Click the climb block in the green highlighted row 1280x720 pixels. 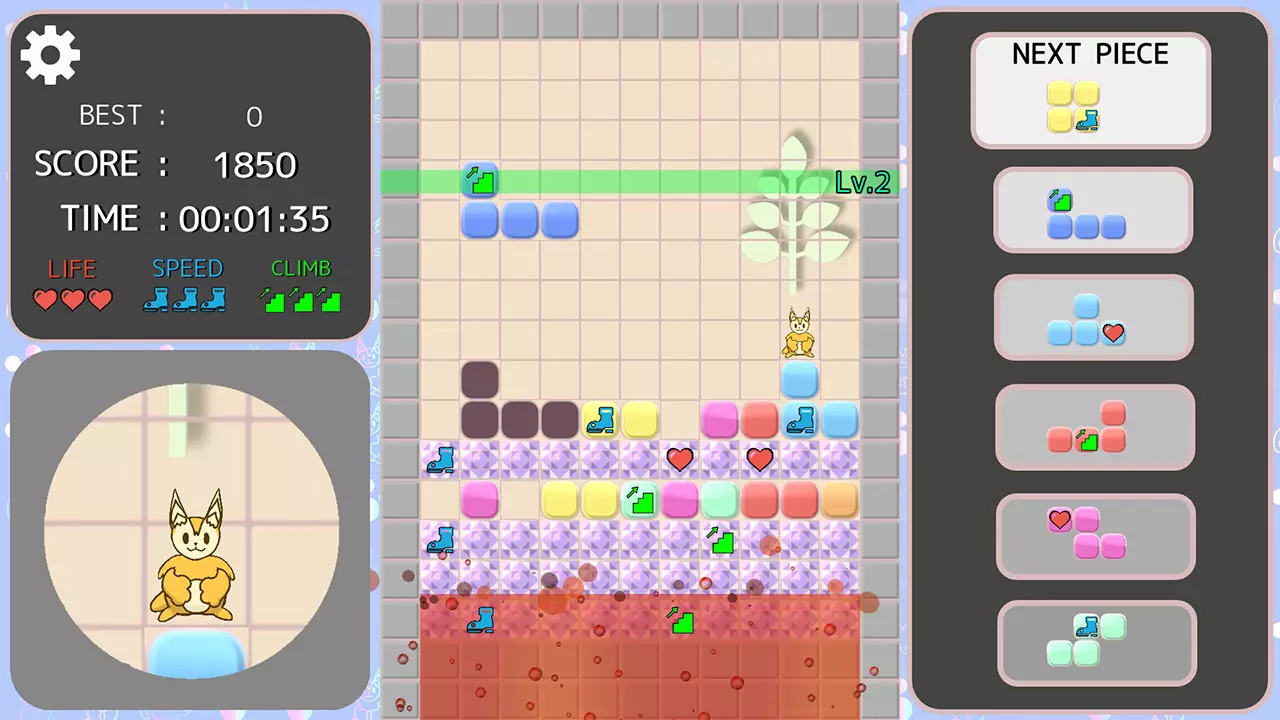[x=479, y=181]
